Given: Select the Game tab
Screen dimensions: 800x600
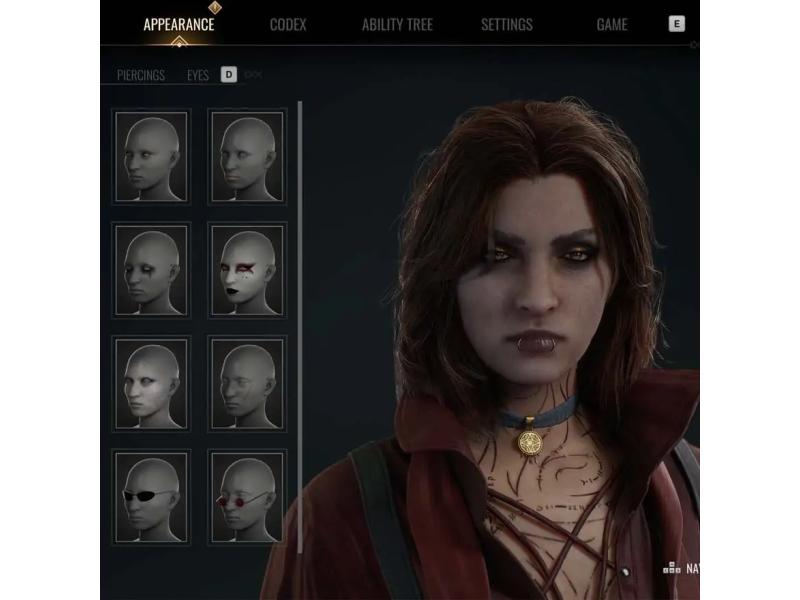Looking at the screenshot, I should [612, 25].
